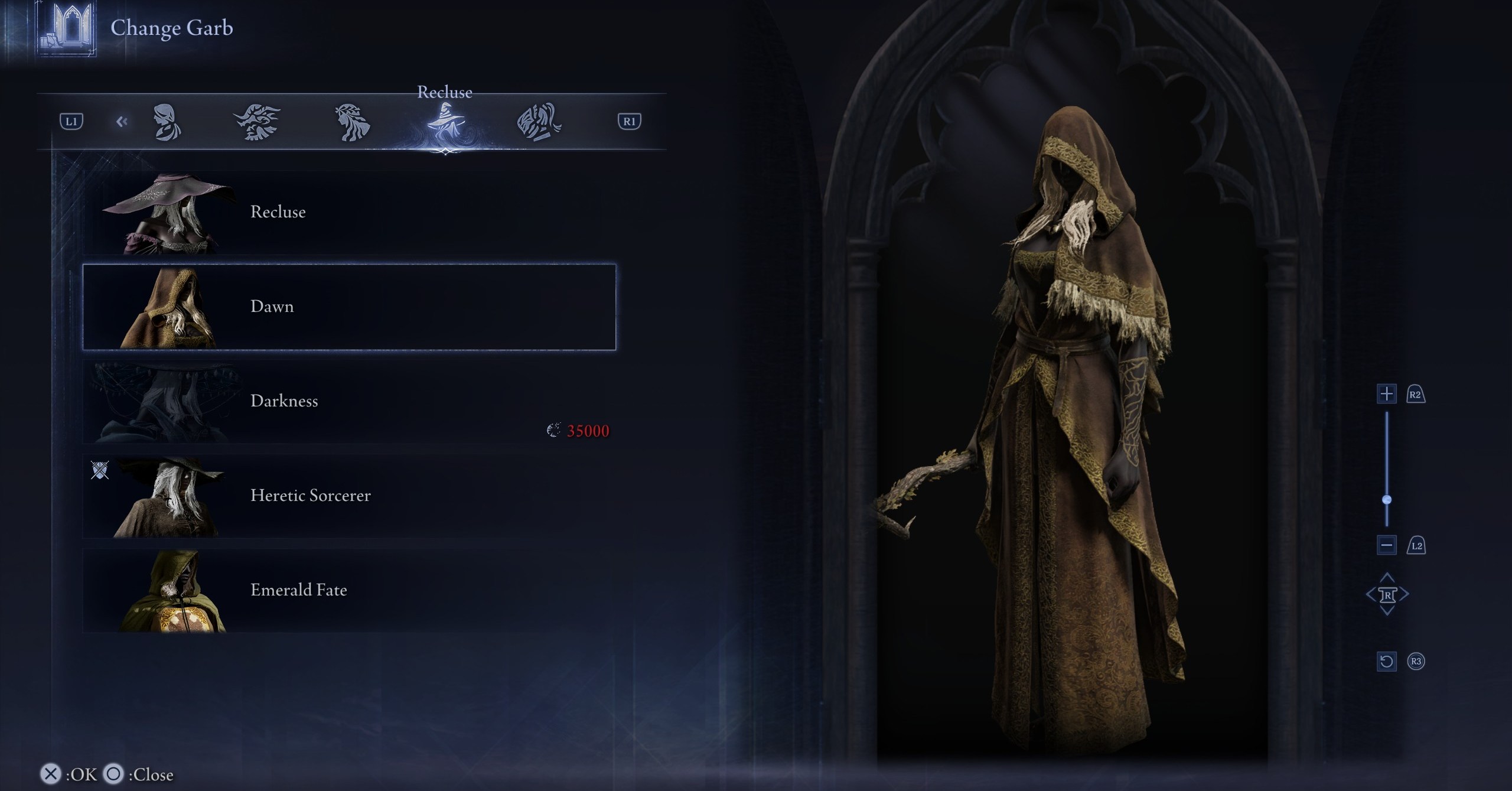Switch to the Duchess hooded character tab
The width and height of the screenshot is (1512, 791).
click(x=167, y=122)
